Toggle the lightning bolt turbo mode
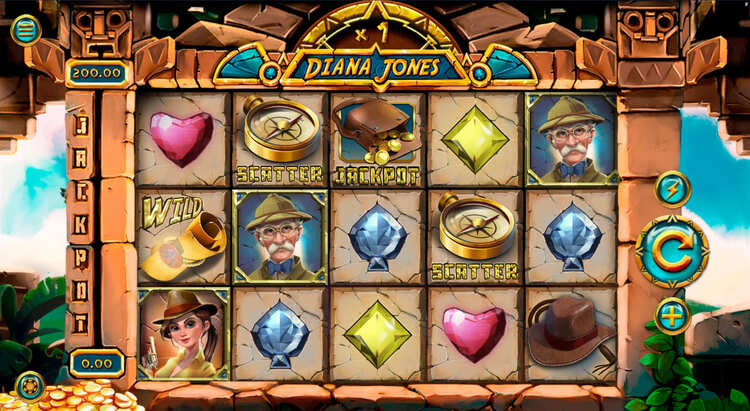Image resolution: width=750 pixels, height=411 pixels. click(x=672, y=189)
